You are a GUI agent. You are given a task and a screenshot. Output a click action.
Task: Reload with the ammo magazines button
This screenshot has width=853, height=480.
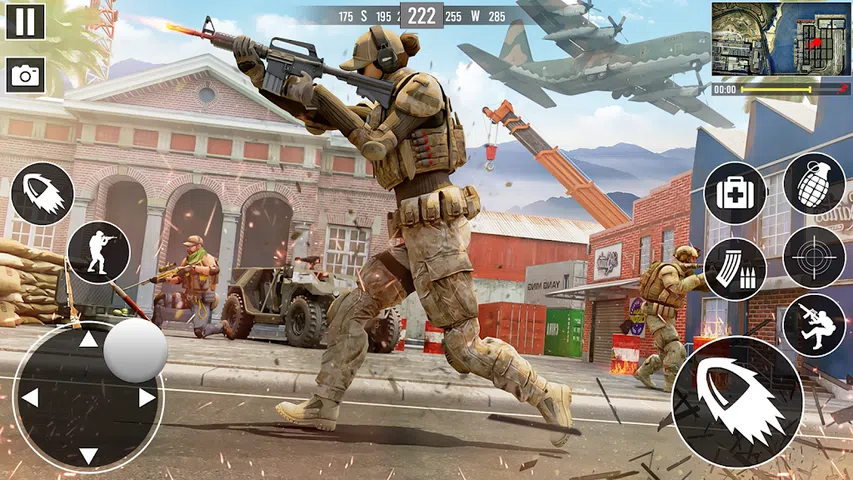click(735, 269)
